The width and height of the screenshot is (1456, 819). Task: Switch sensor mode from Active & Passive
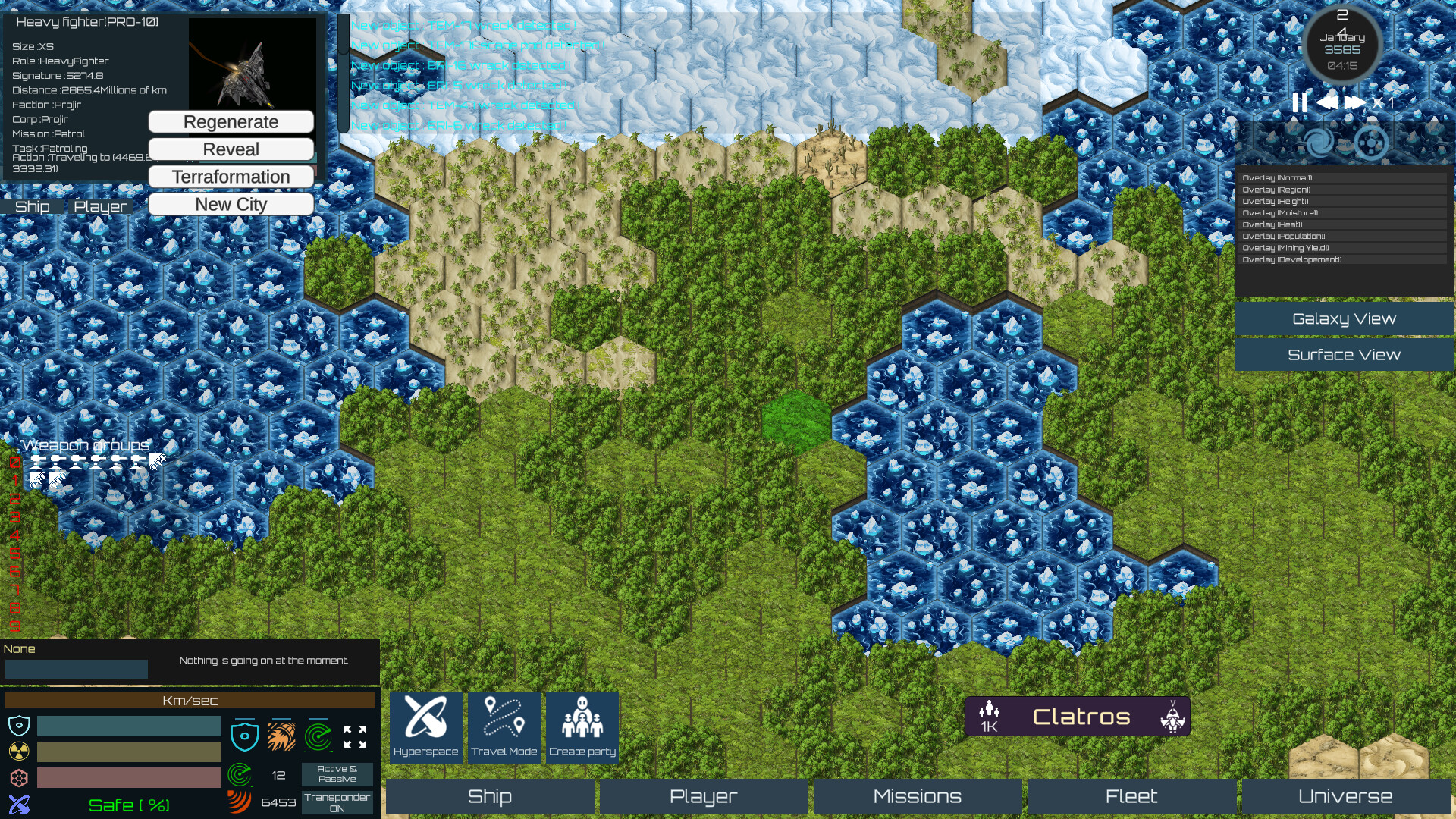click(x=337, y=773)
